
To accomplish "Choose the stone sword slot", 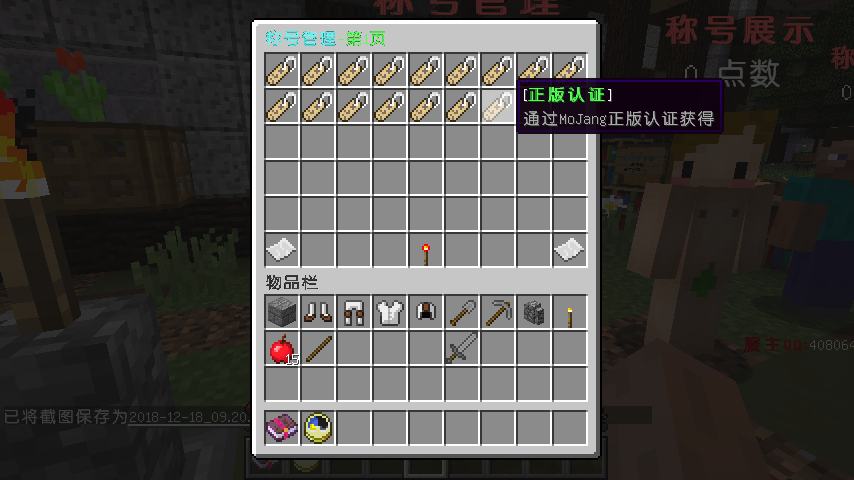I will [461, 349].
